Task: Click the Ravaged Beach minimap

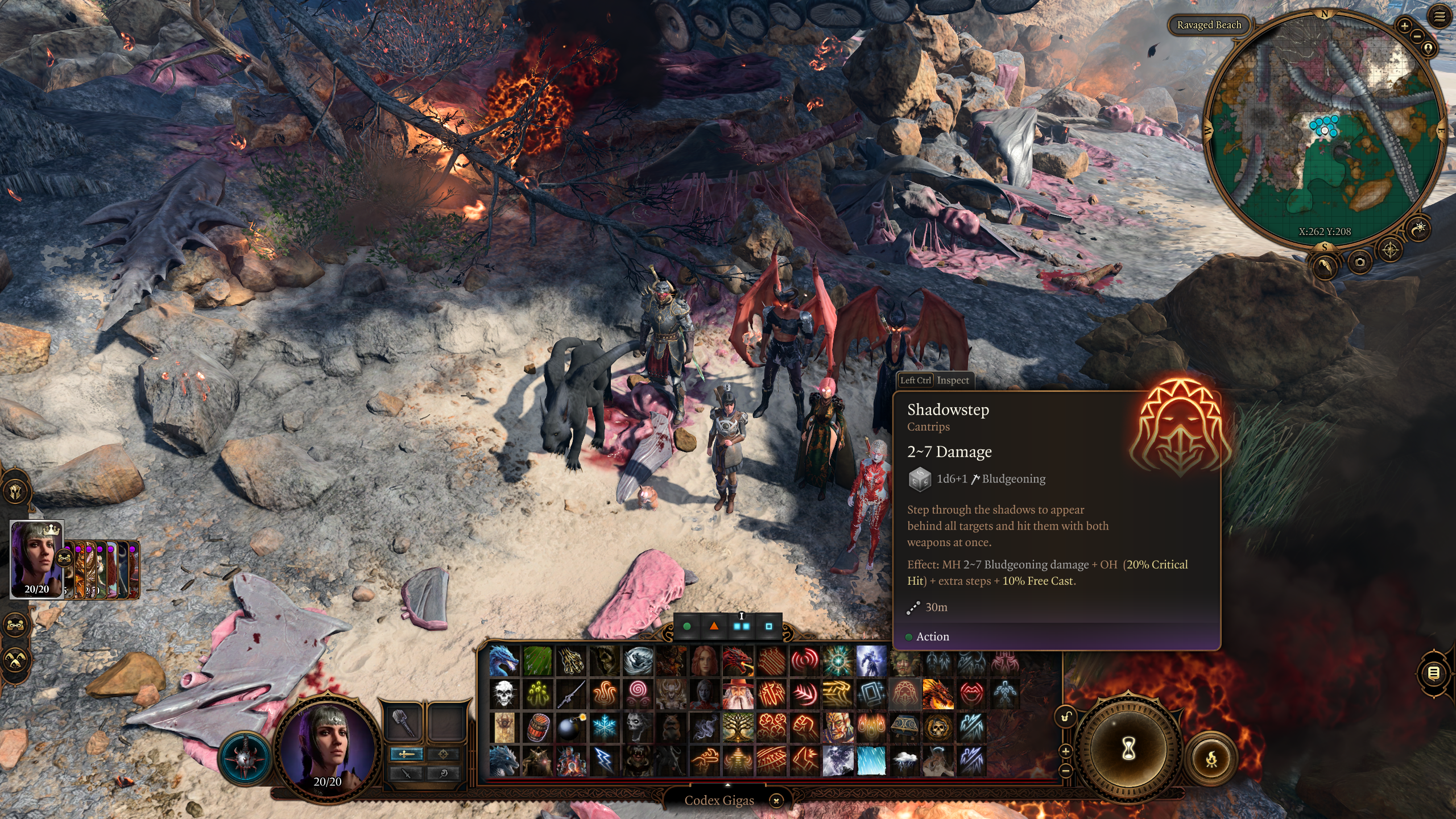Action: click(1324, 131)
